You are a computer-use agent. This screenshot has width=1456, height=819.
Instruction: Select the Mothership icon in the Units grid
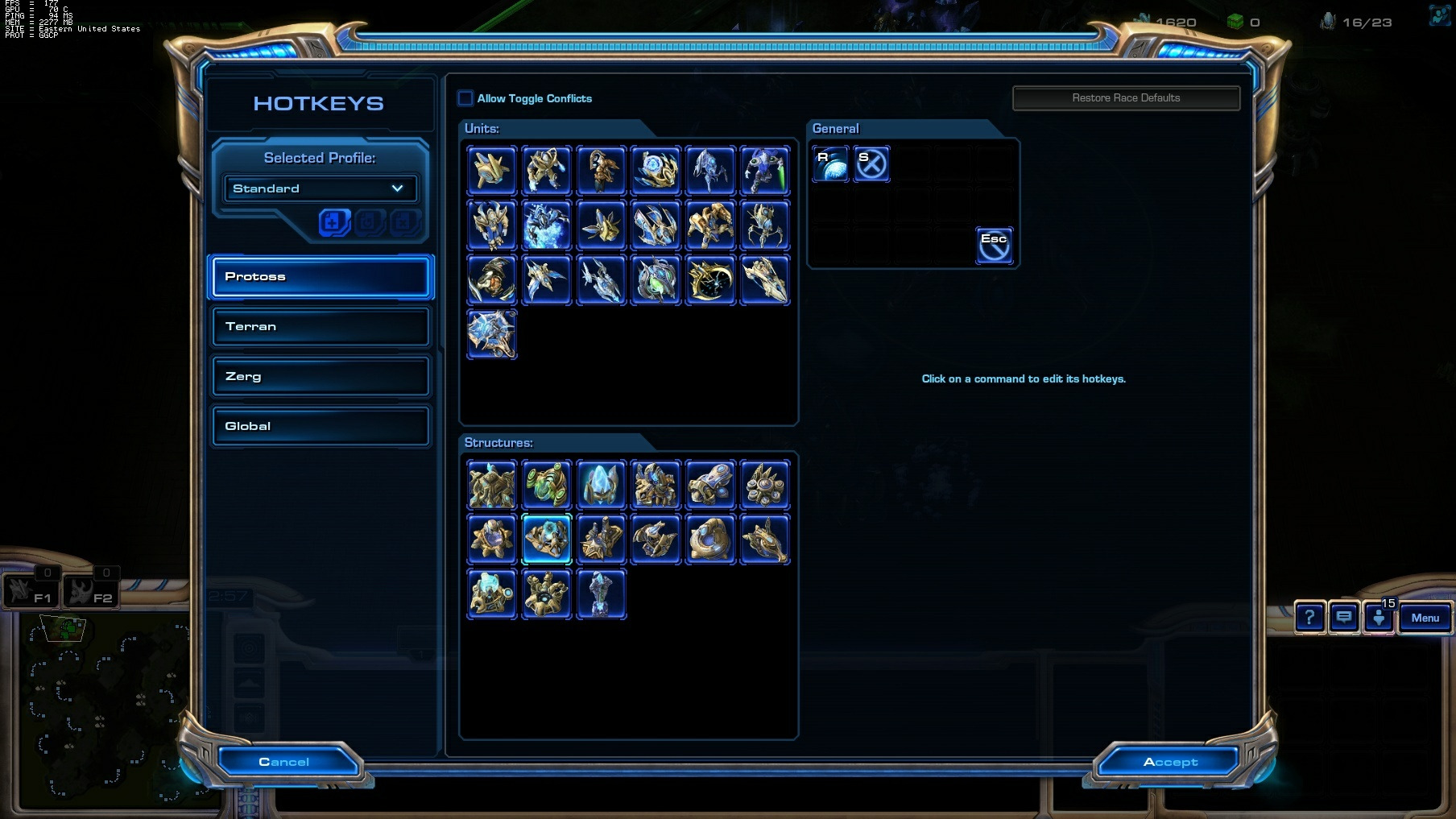492,333
